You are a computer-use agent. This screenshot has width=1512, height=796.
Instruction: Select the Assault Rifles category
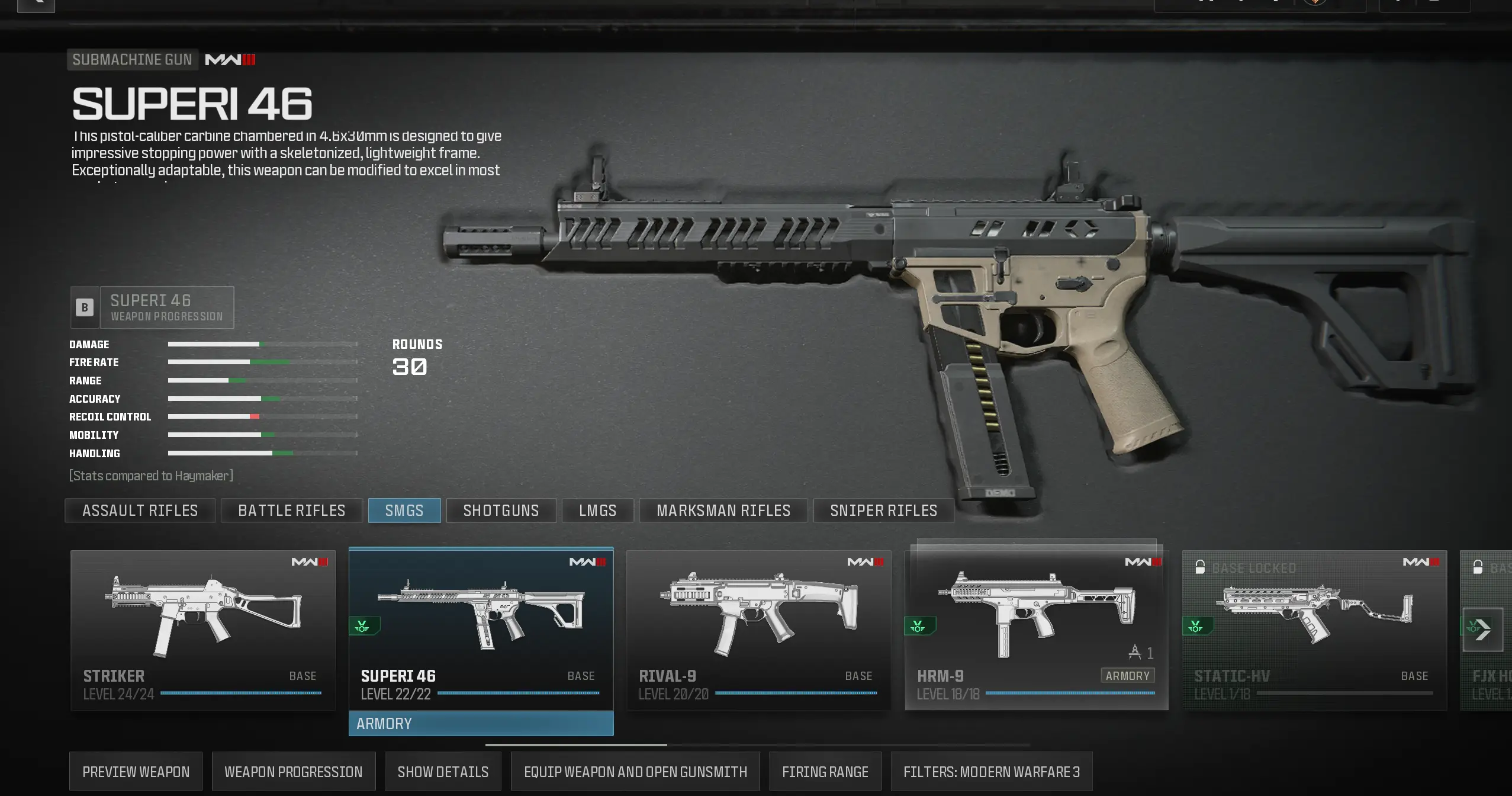140,510
